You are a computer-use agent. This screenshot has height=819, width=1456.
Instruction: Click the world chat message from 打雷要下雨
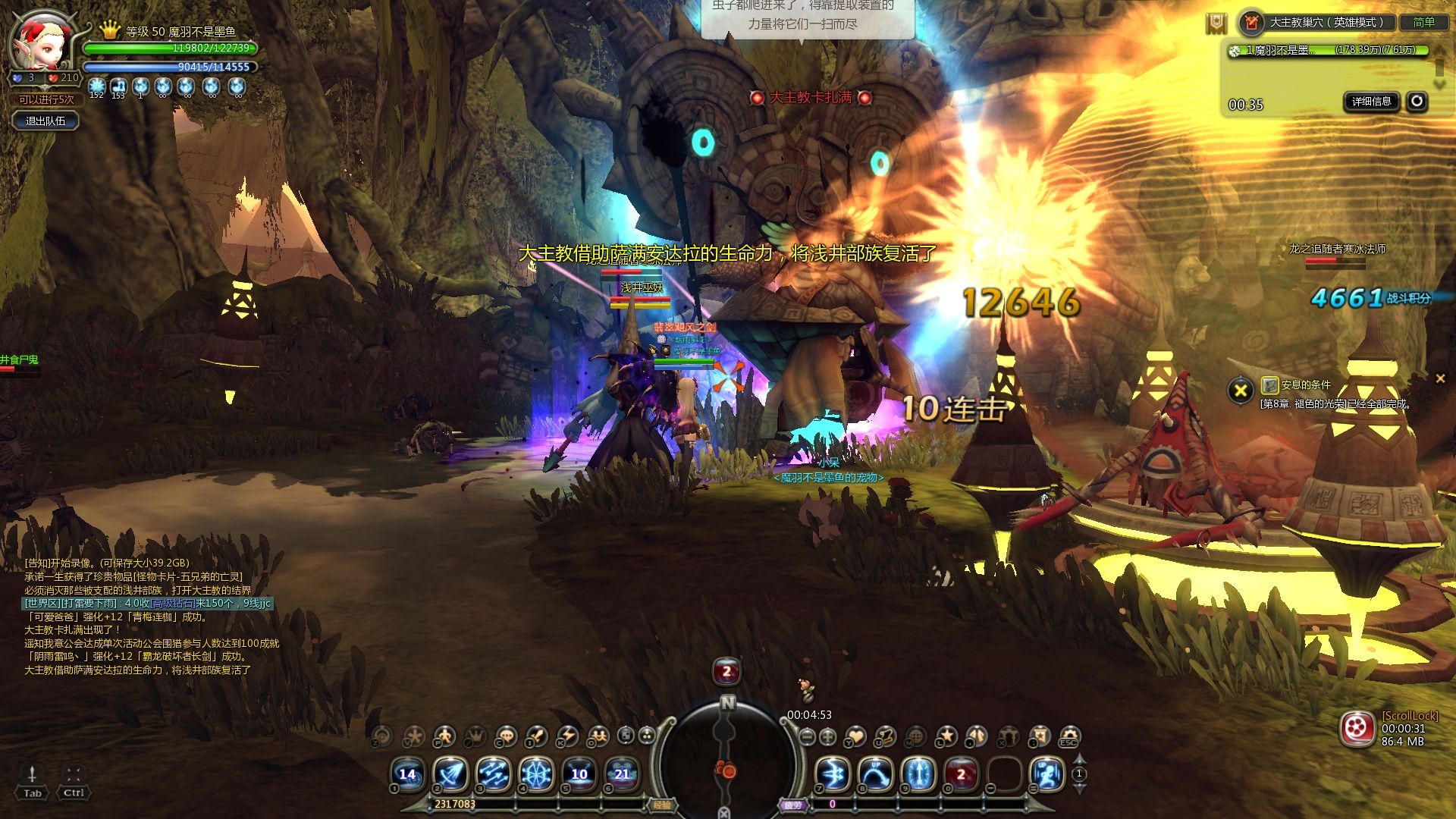(x=148, y=604)
